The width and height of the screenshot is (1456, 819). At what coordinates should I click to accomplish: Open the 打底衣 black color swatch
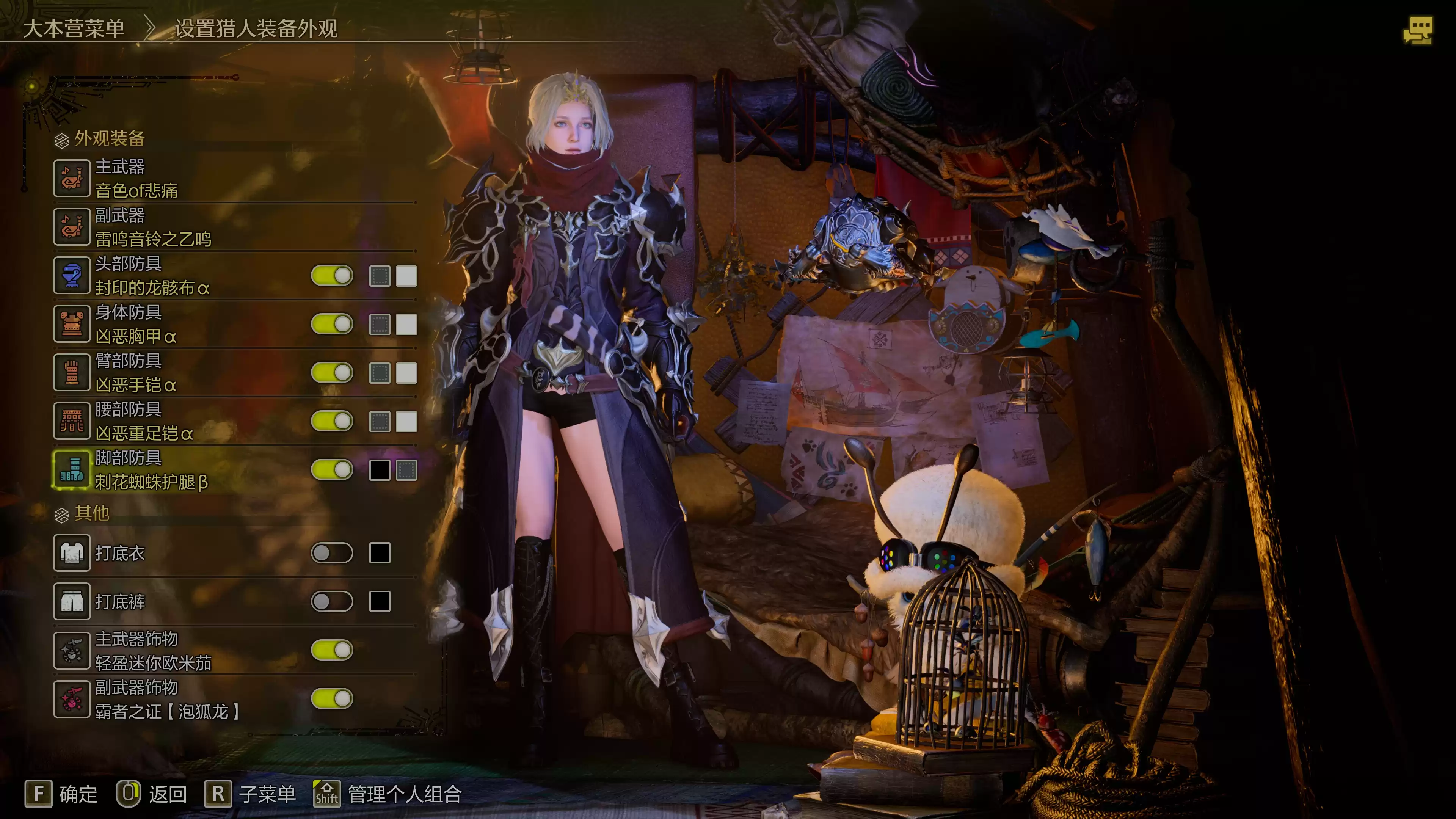379,553
